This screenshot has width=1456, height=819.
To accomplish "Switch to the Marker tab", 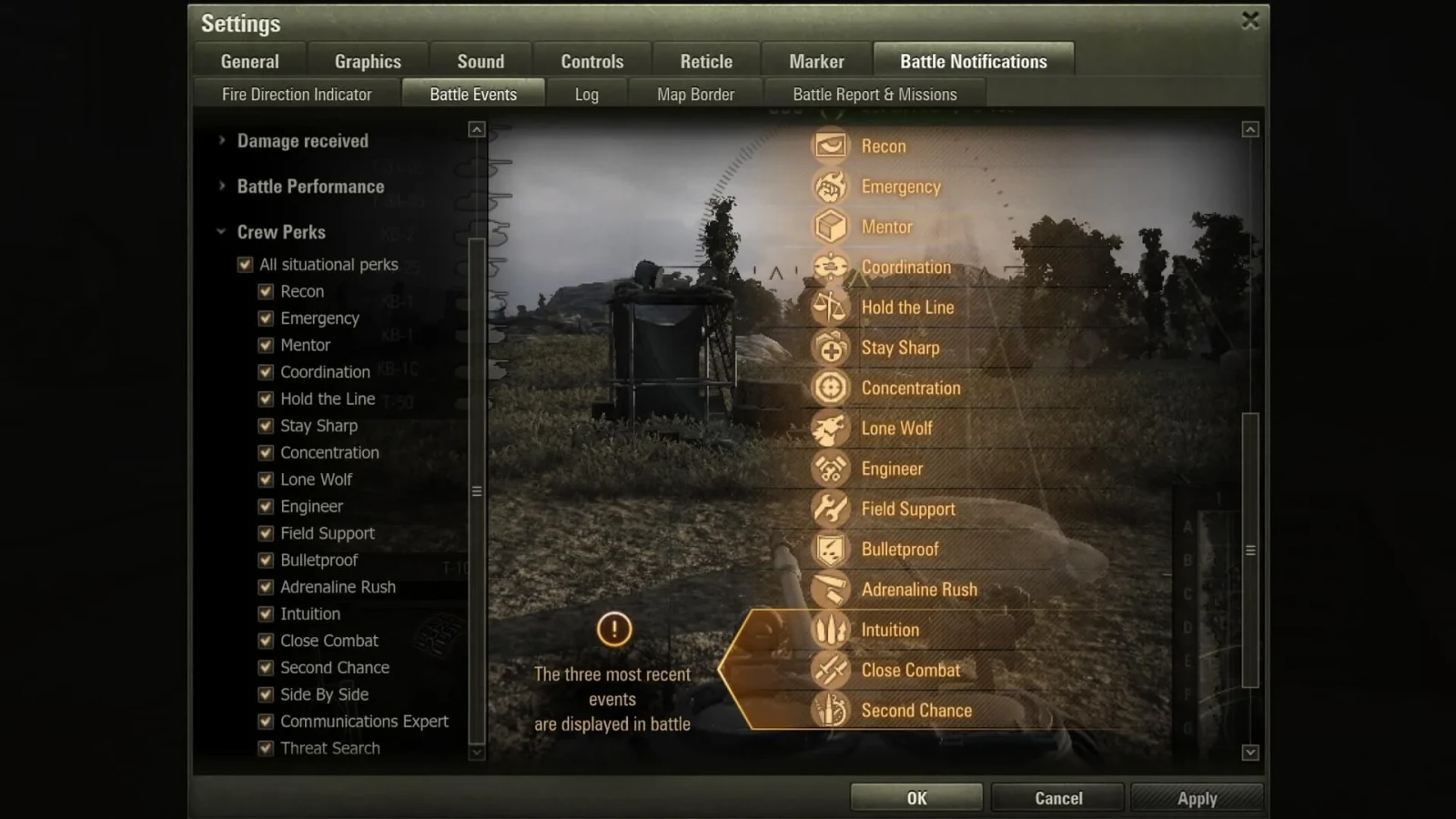I will coord(816,61).
